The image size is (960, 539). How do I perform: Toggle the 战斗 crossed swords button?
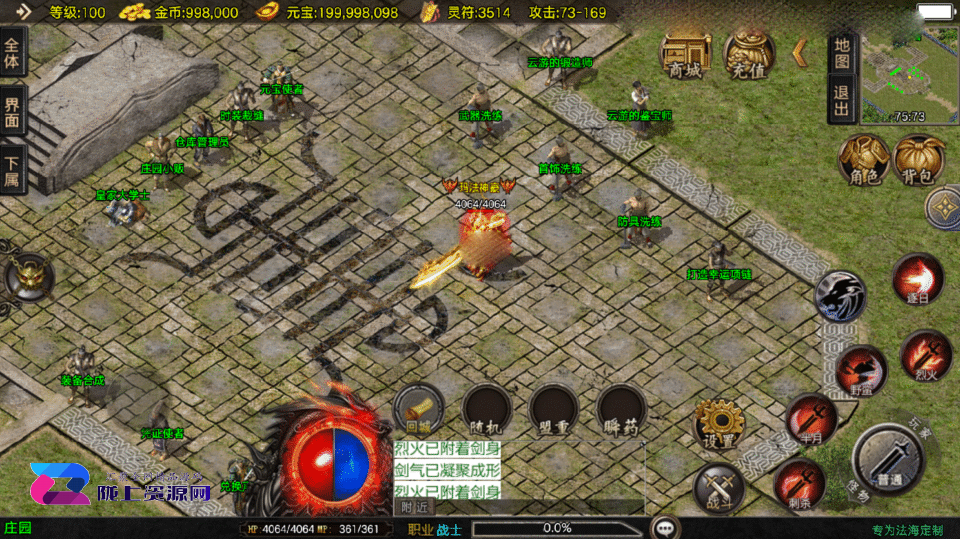click(718, 488)
